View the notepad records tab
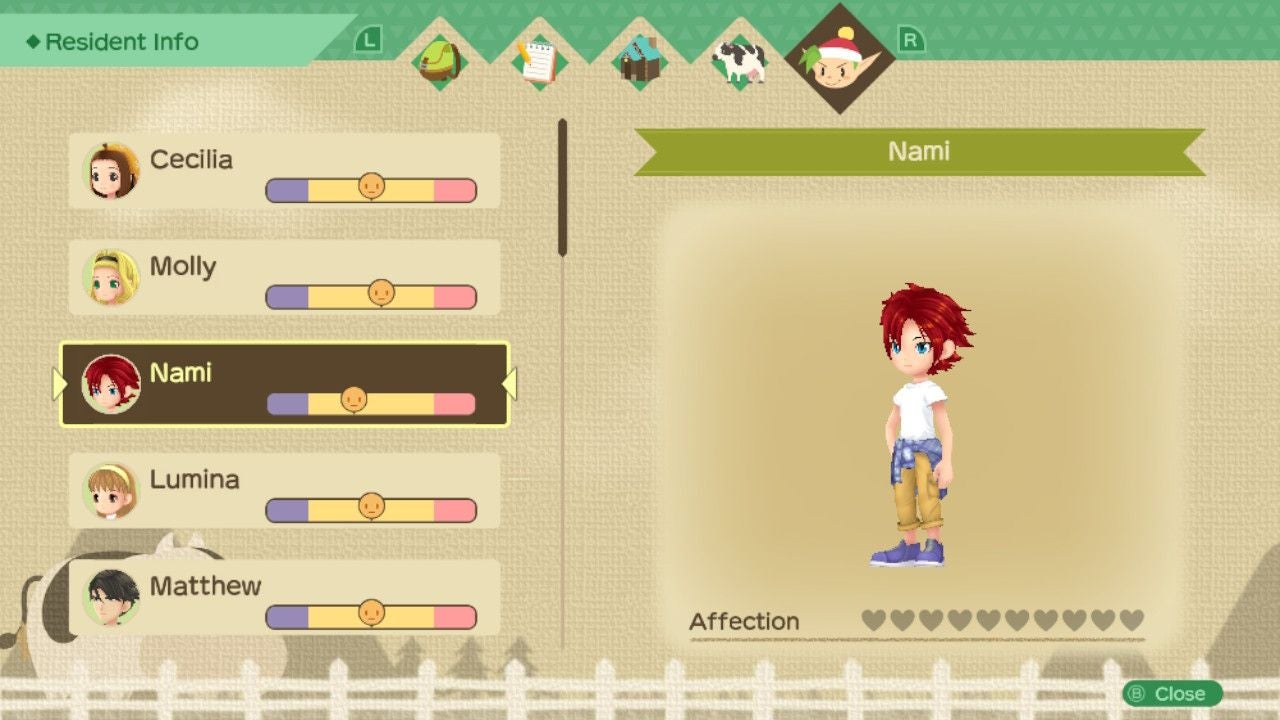The height and width of the screenshot is (720, 1280). [x=540, y=62]
